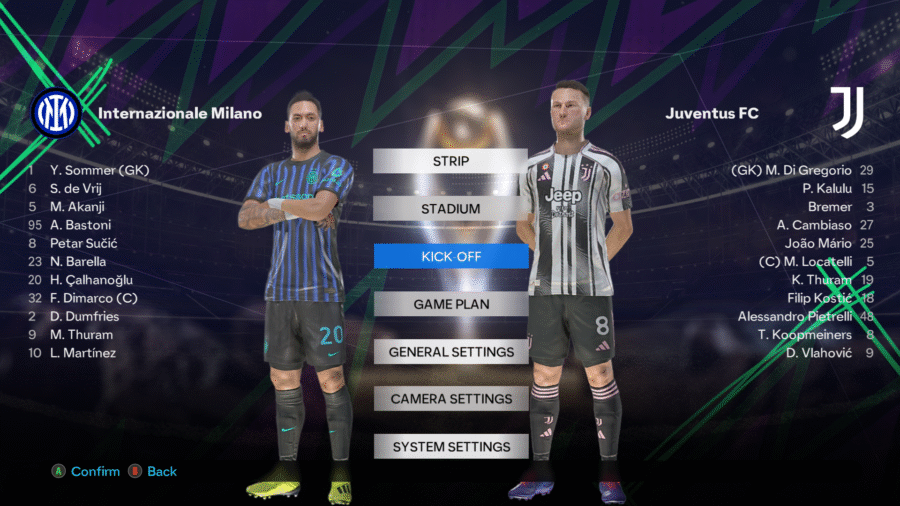Select Kick Off to start the match
Screen dimensions: 900x506
[x=450, y=257]
